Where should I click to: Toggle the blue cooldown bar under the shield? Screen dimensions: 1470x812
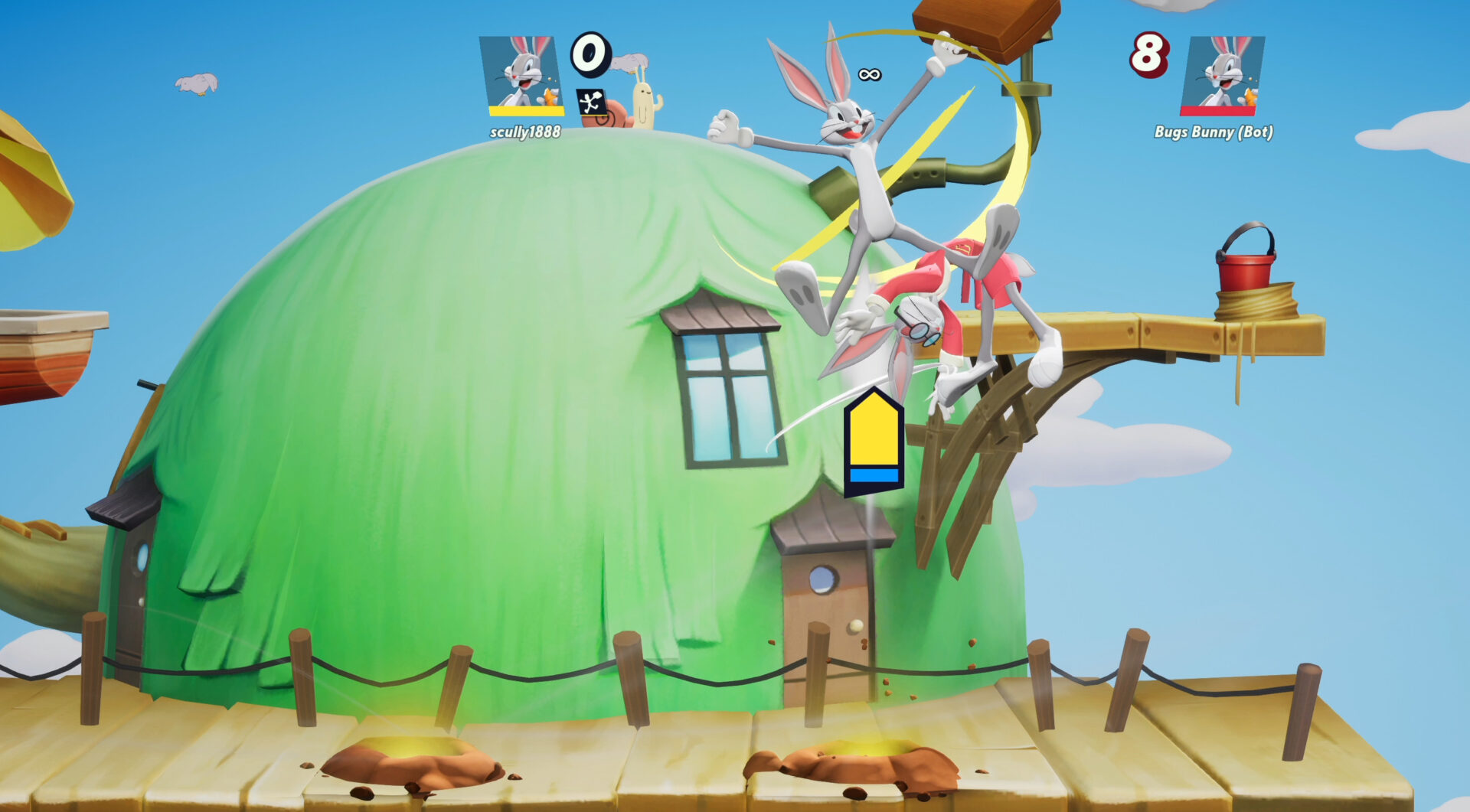tap(873, 477)
